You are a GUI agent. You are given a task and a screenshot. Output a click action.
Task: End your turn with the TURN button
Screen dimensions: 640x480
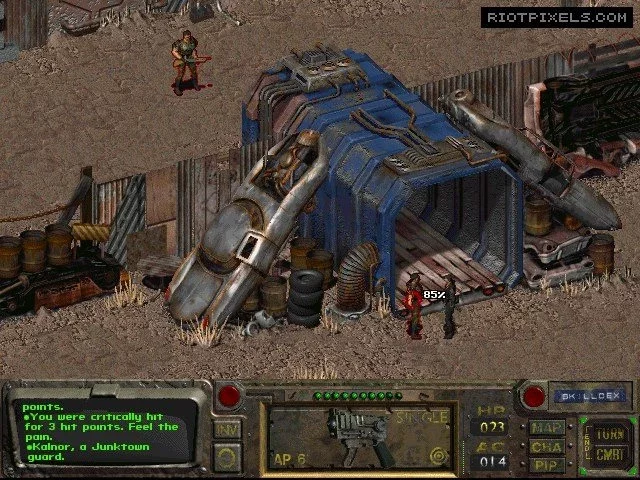[x=609, y=433]
